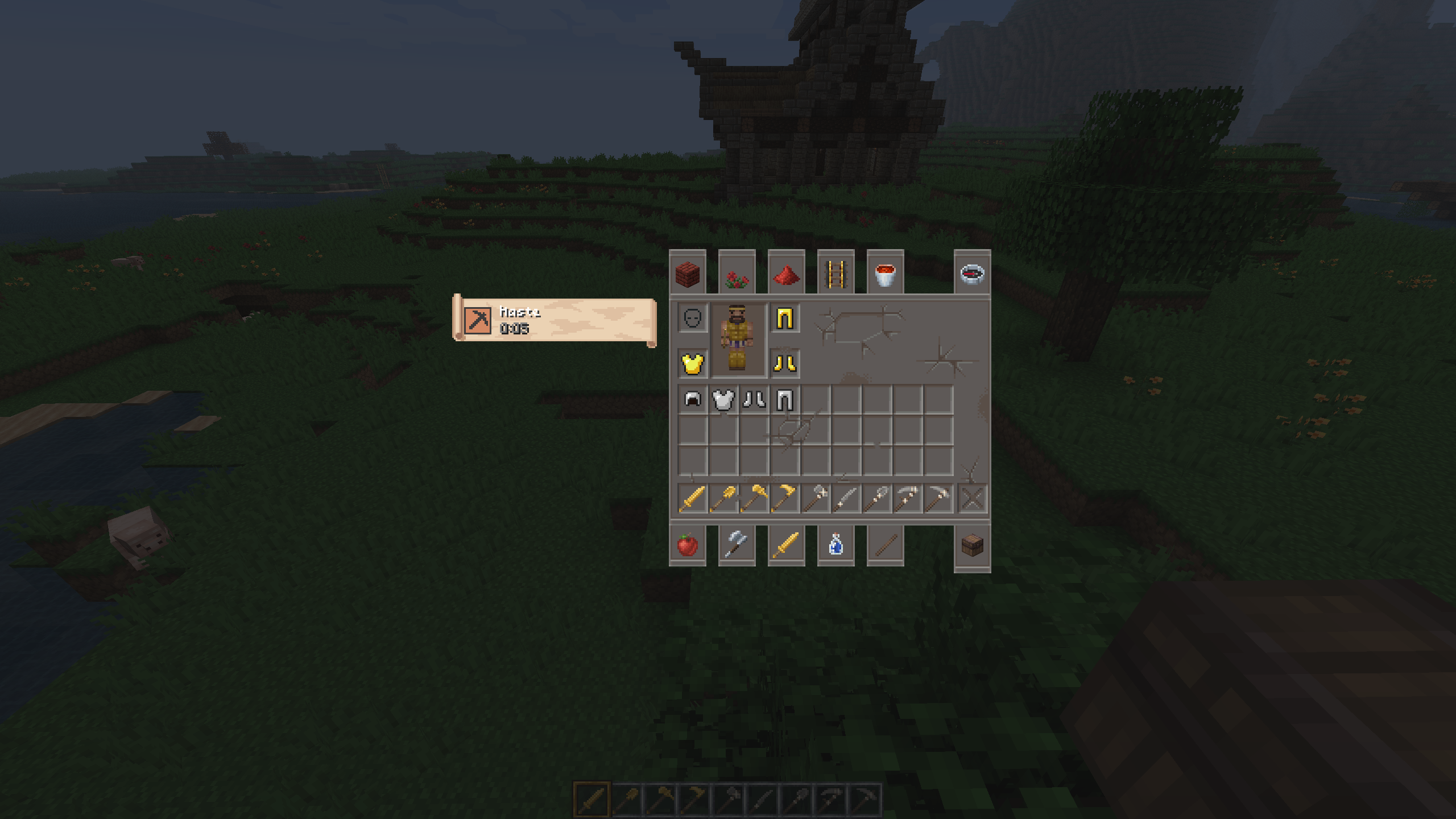Select the iron helmet in inventory
The image size is (1456, 819).
pos(693,400)
